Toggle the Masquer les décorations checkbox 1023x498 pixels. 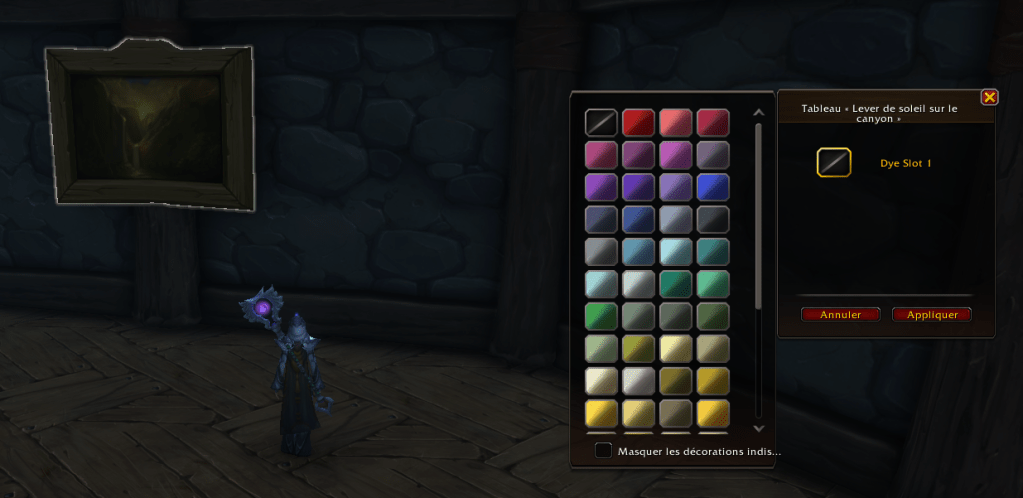pyautogui.click(x=603, y=450)
